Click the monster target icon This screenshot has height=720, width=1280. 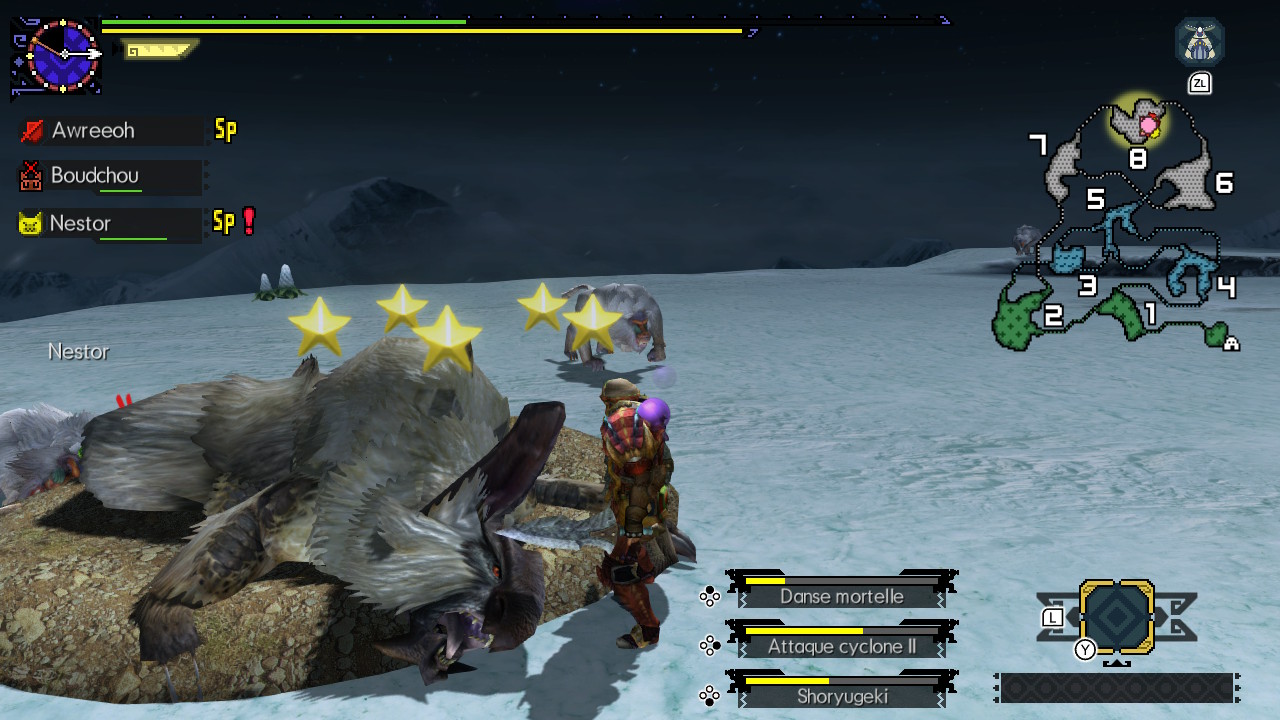[x=1199, y=43]
